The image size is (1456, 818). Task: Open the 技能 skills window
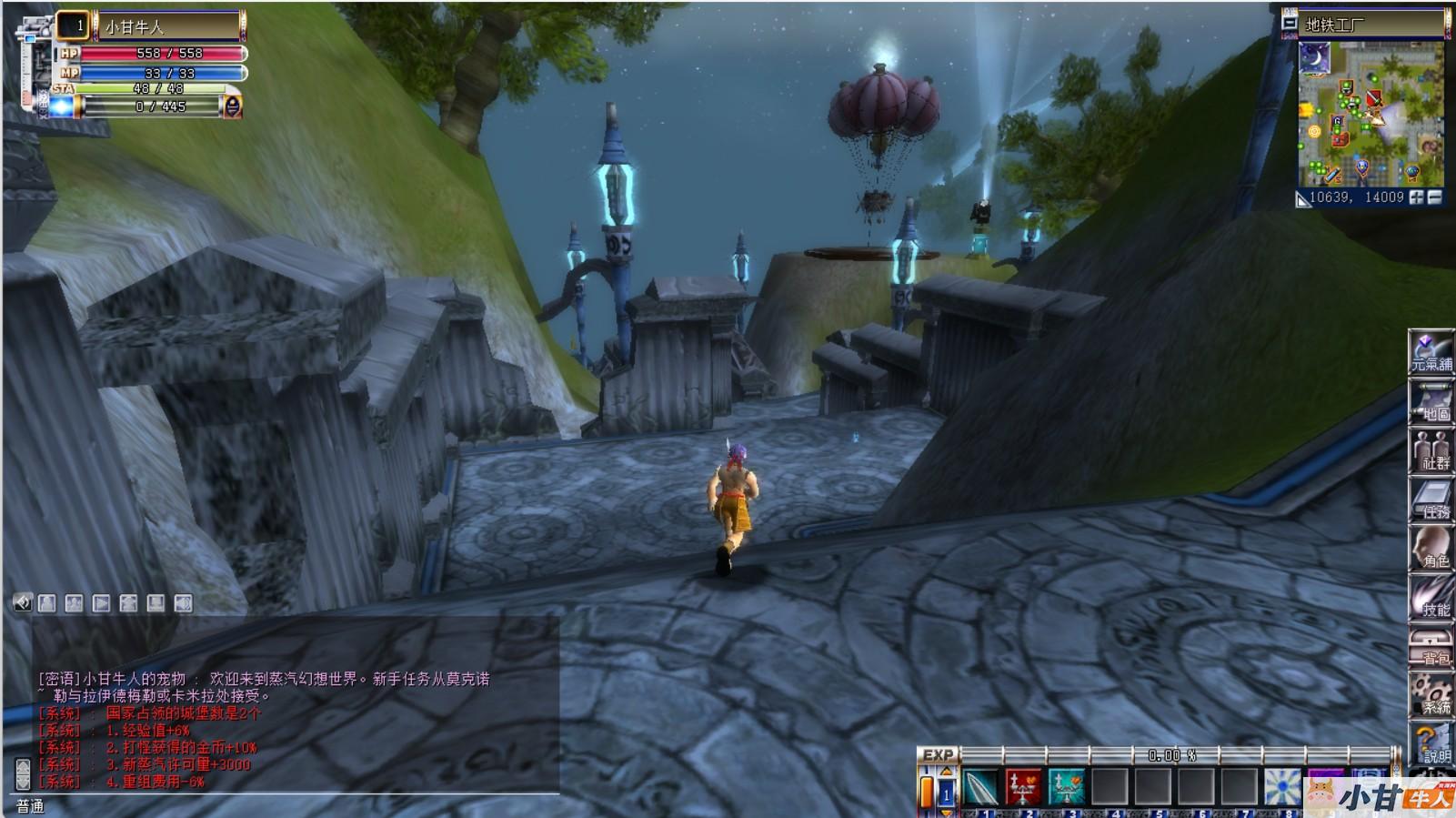click(x=1431, y=598)
